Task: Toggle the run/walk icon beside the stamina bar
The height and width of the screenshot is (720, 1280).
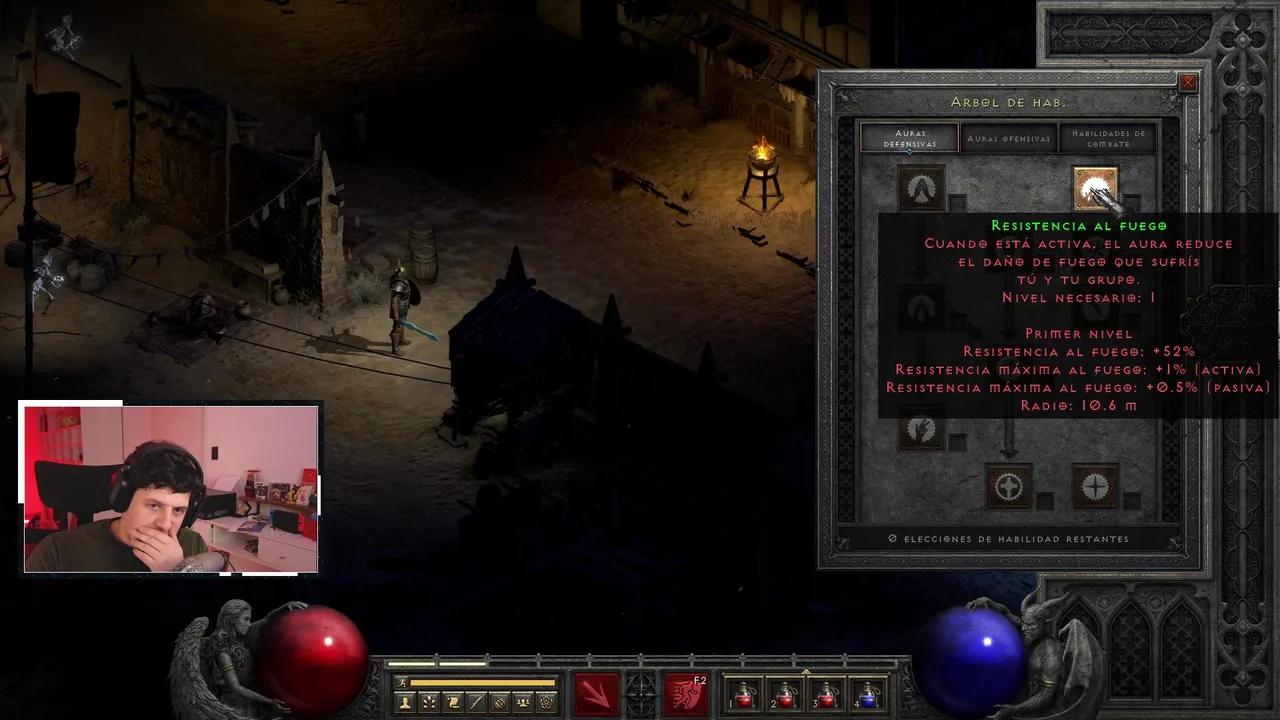Action: tap(402, 682)
